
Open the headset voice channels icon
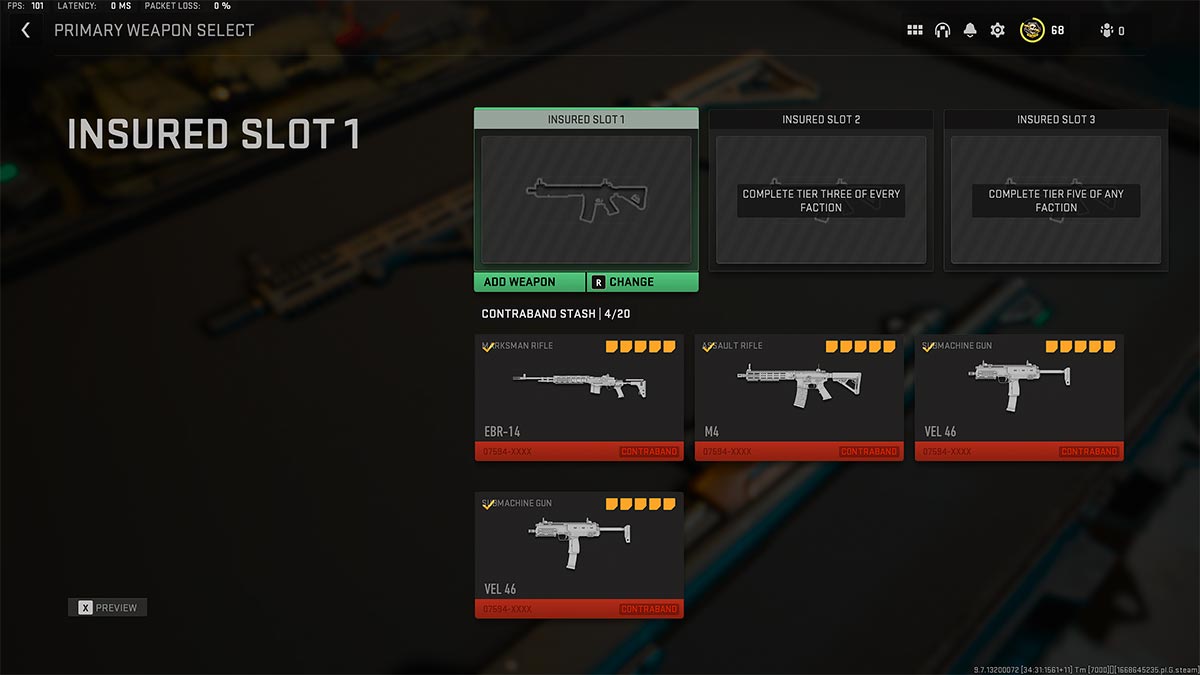(x=942, y=30)
